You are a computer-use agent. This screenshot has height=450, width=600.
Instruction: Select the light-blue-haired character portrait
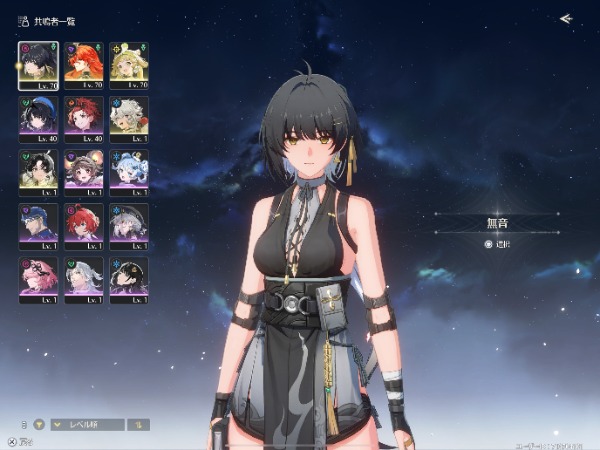[128, 169]
